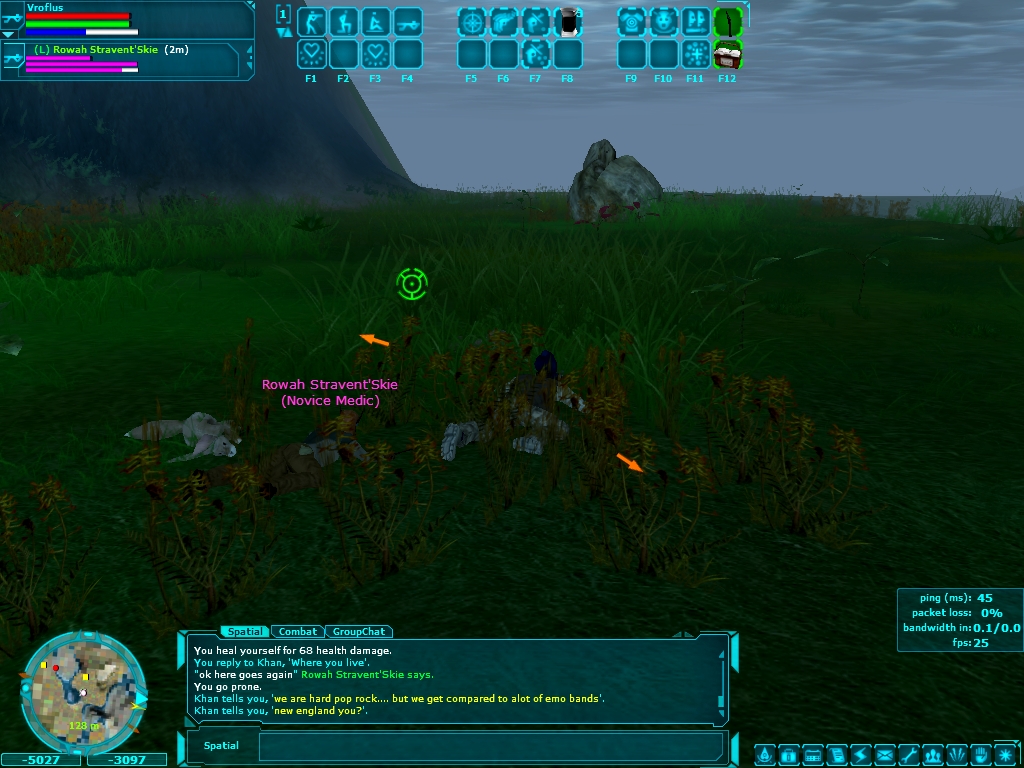Click the chat text input field

tap(490, 746)
